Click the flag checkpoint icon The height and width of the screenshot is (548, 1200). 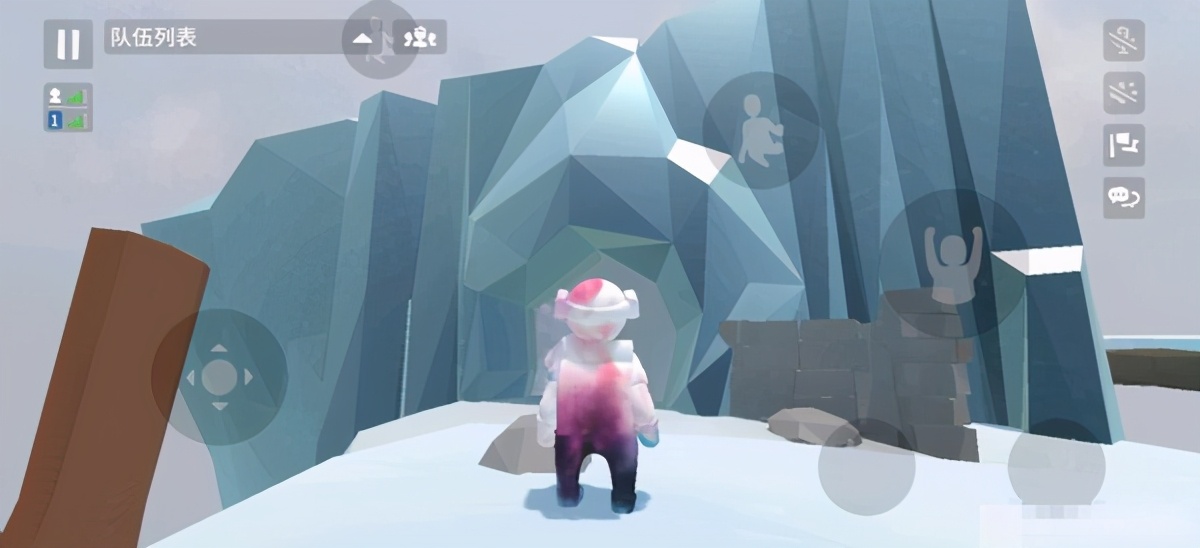click(1124, 145)
